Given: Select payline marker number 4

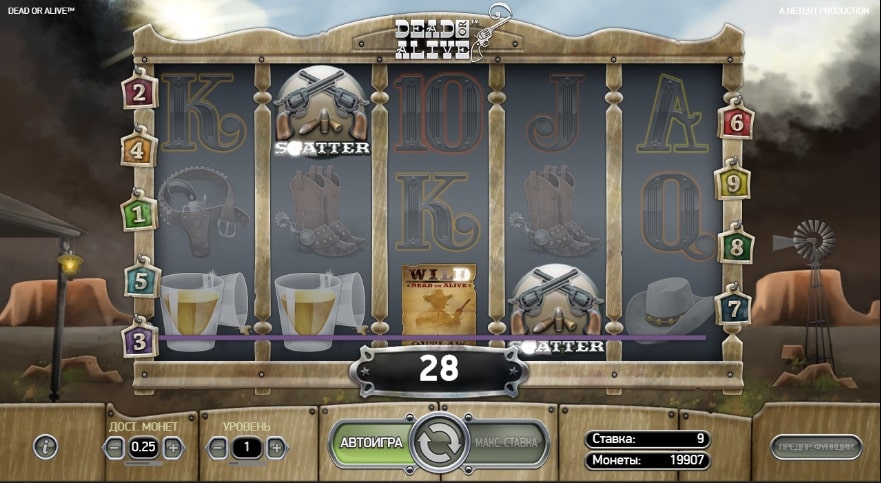Looking at the screenshot, I should coord(137,151).
